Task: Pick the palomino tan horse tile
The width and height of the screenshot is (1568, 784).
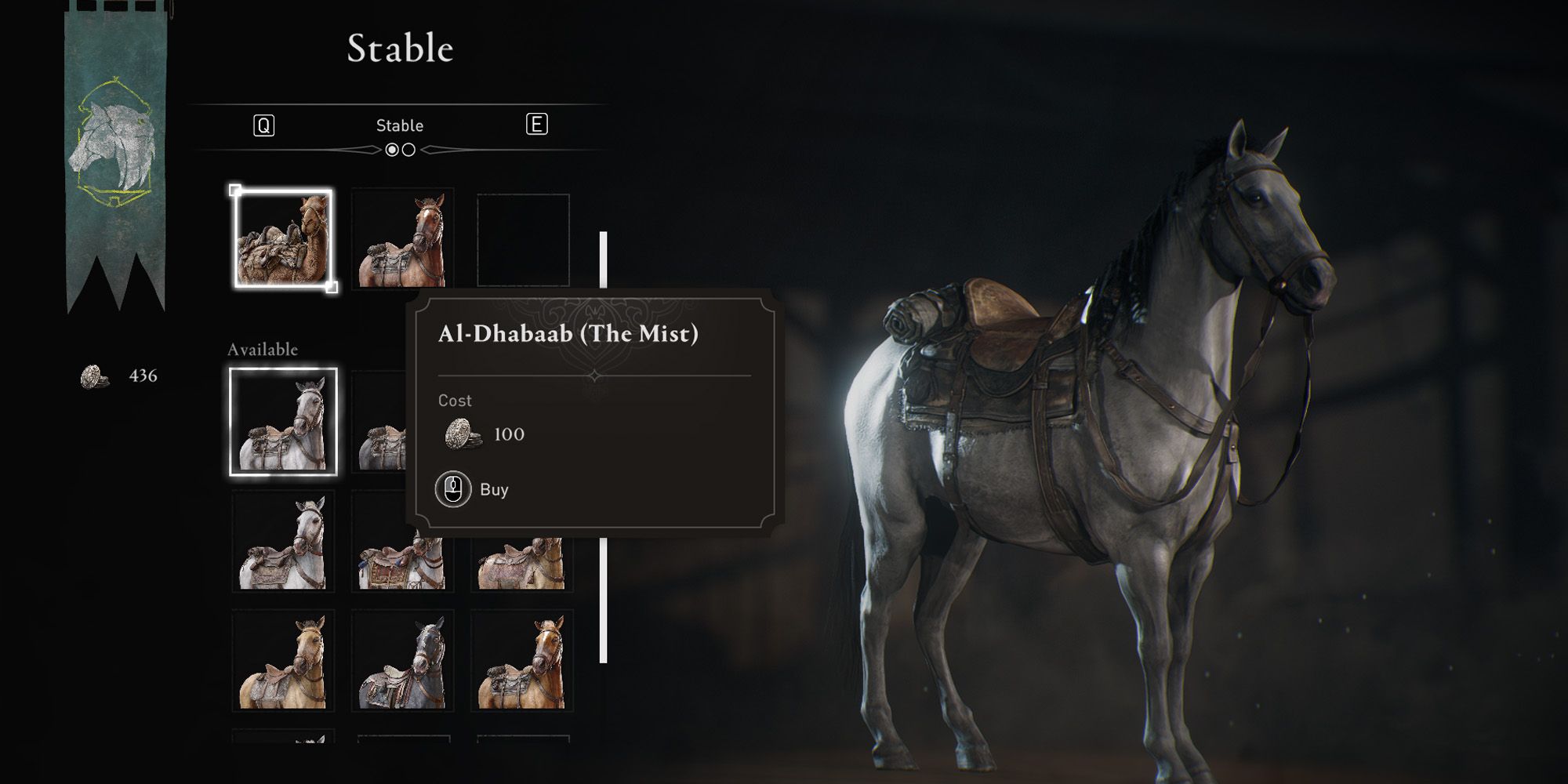Action: 283,661
